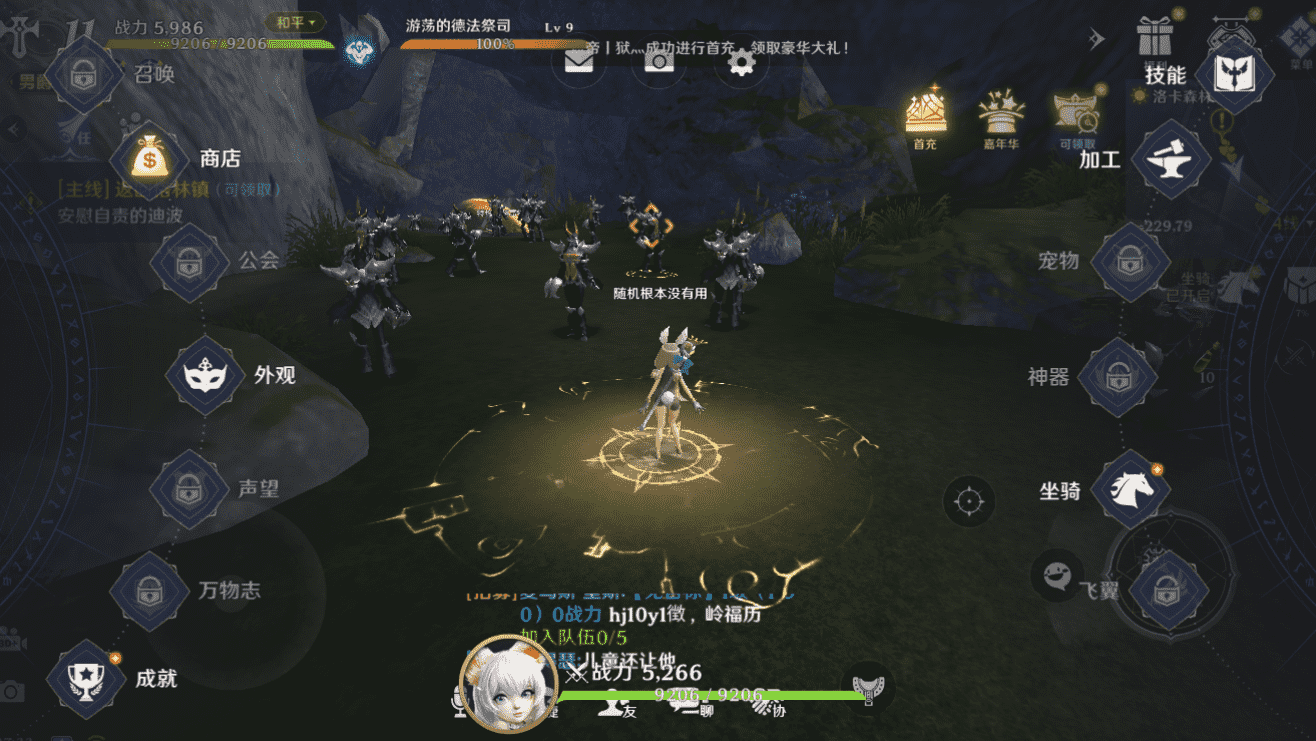Select the locked 召唤 summon entry
Screen dimensions: 1316x741
click(84, 74)
